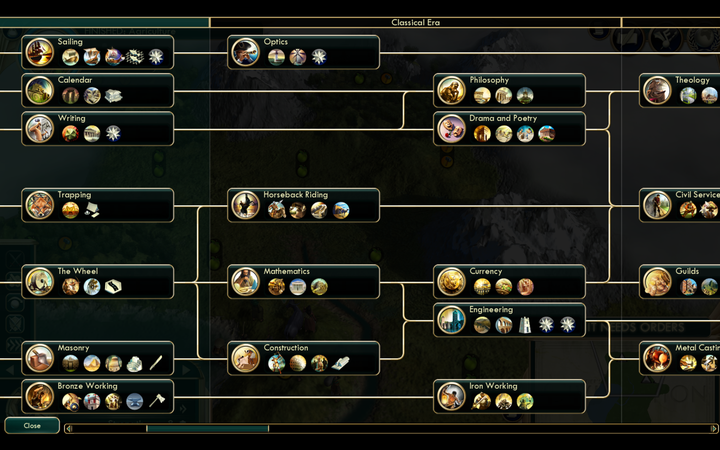Click the tech tree horizontal scrollbar thumb
720x450 pixels.
point(207,429)
